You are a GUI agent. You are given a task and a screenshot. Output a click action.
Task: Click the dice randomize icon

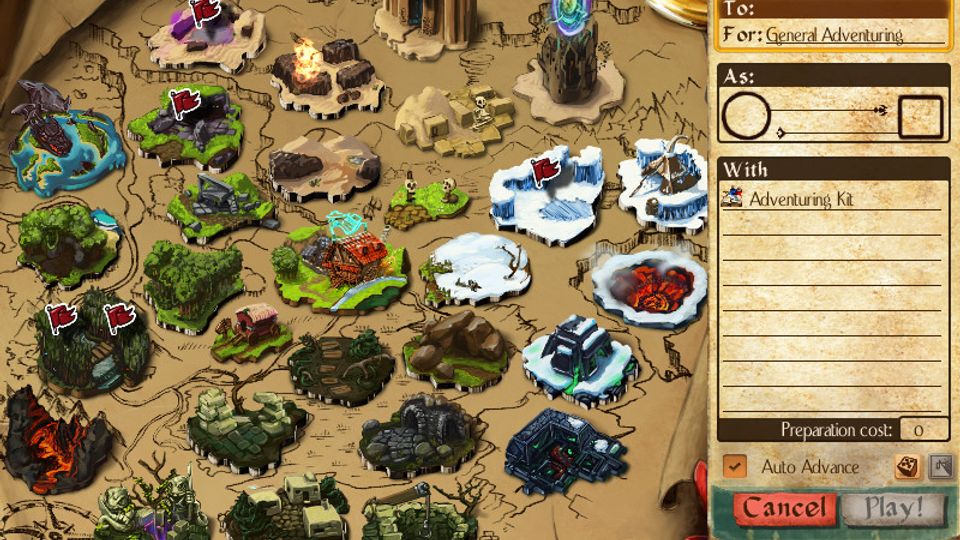click(x=908, y=466)
